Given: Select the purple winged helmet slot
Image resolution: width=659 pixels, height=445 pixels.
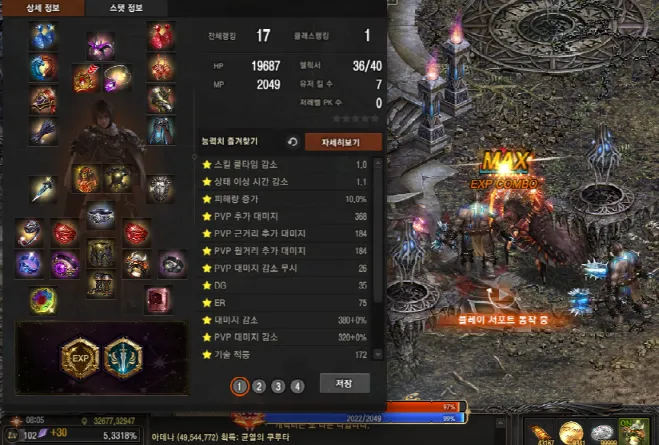Looking at the screenshot, I should pos(100,45).
